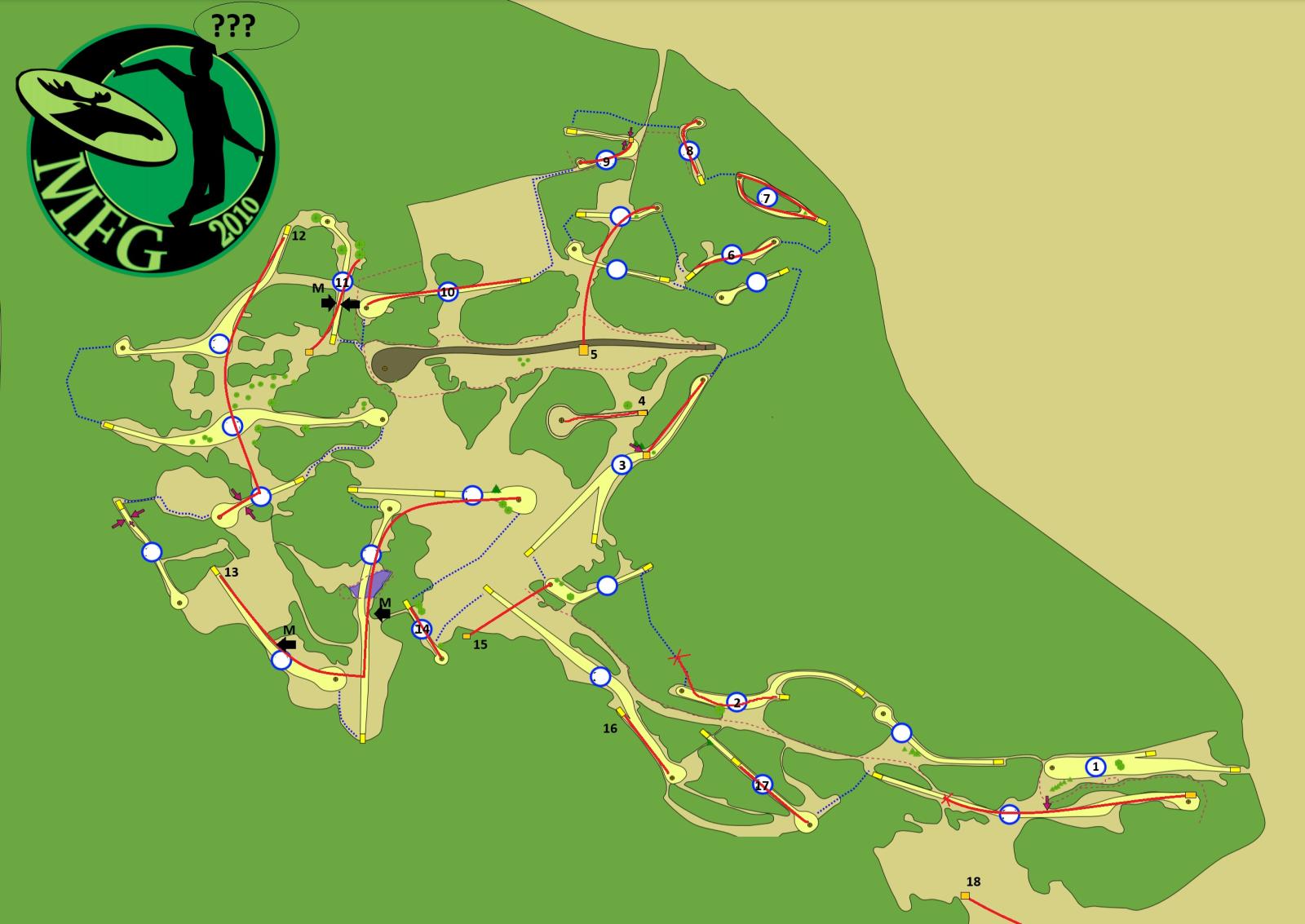1305x924 pixels.
Task: Click the hole 10 map marker
Action: point(448,292)
